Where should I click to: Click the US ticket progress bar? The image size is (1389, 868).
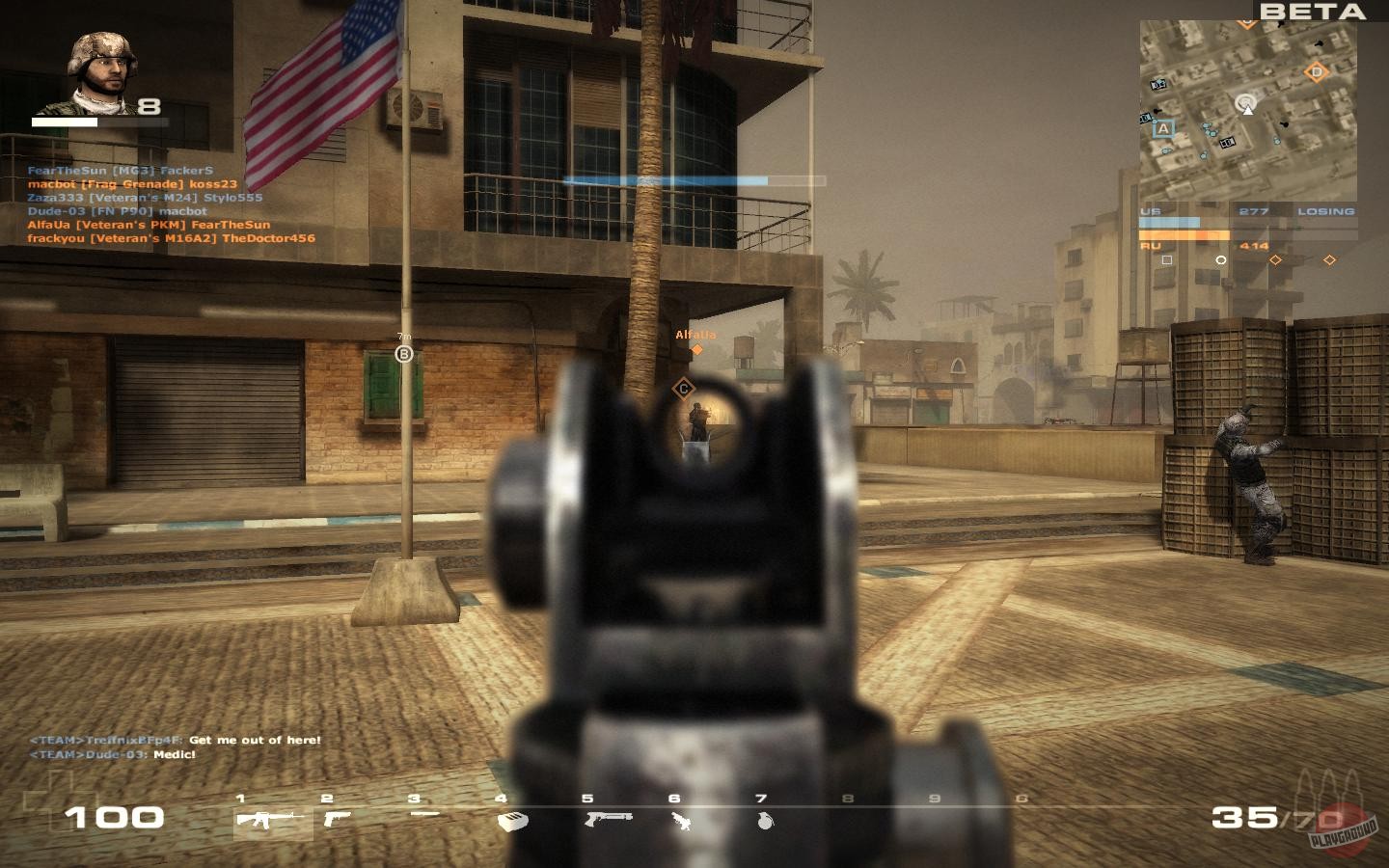click(1172, 224)
